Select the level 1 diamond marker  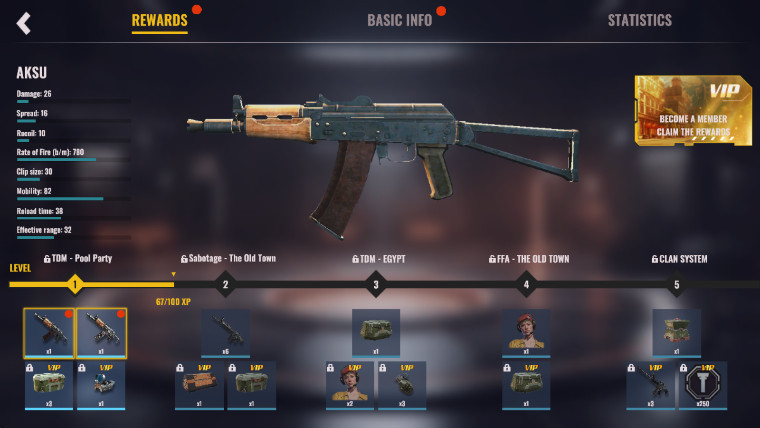coord(74,285)
